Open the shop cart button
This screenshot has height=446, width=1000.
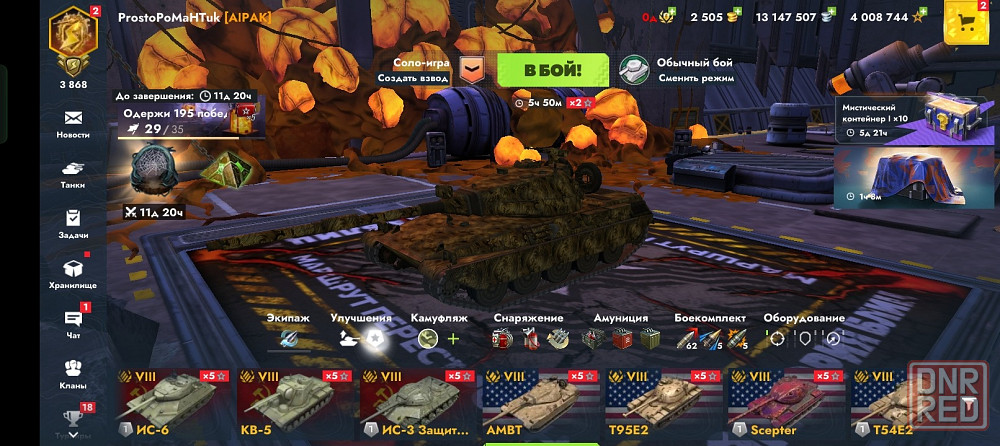(966, 22)
